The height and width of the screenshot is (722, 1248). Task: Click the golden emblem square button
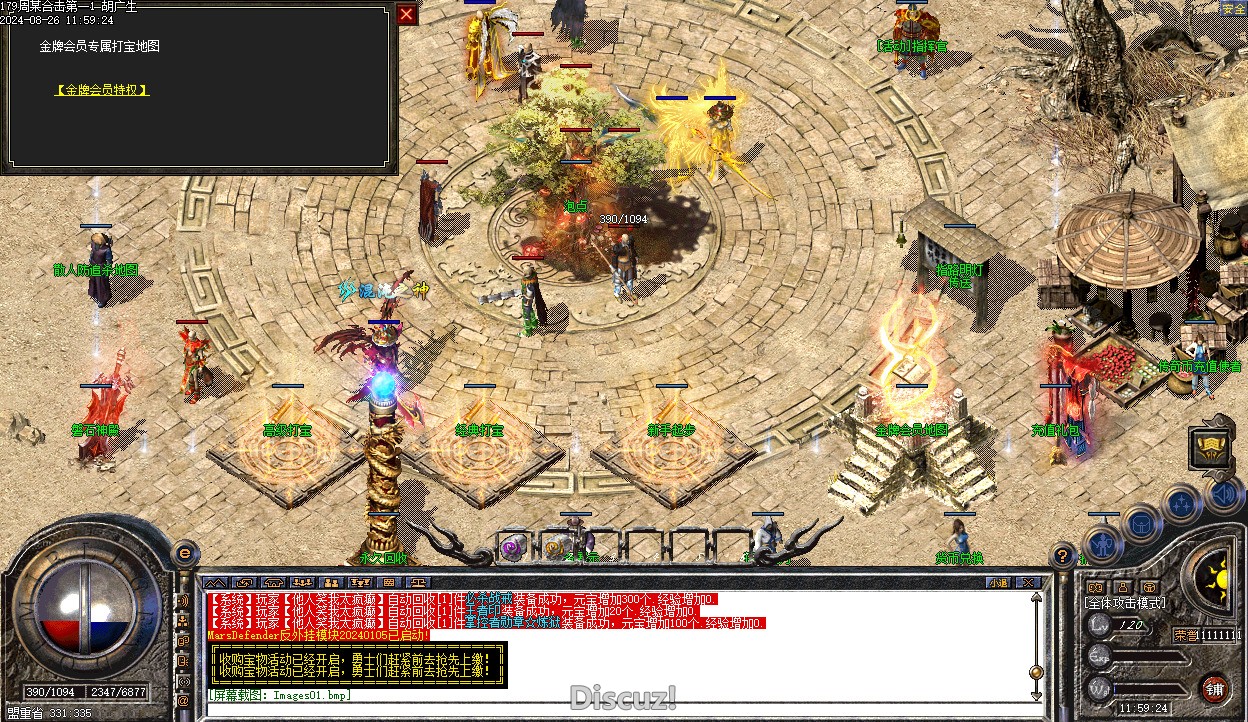[x=1209, y=449]
